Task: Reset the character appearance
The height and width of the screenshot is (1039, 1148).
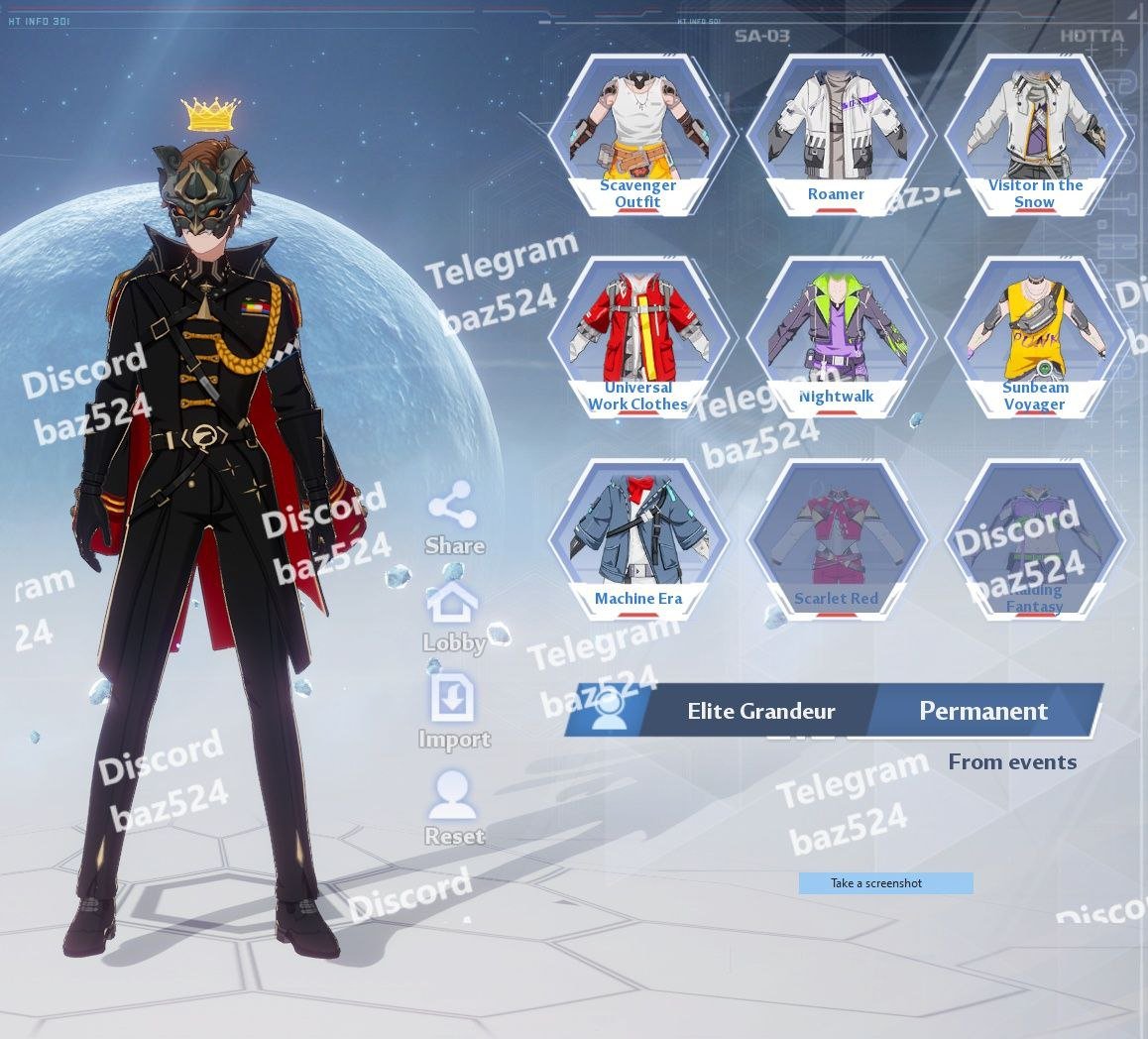Action: coord(454,809)
